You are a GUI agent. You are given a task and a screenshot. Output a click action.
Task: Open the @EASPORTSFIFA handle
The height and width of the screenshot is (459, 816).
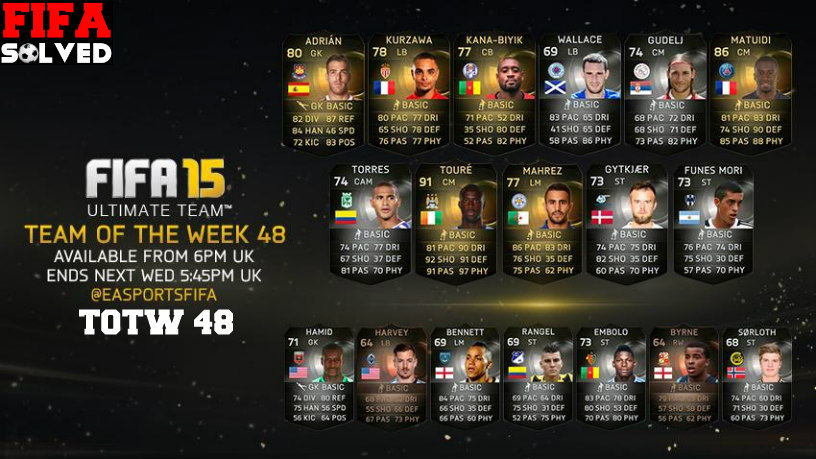156,296
